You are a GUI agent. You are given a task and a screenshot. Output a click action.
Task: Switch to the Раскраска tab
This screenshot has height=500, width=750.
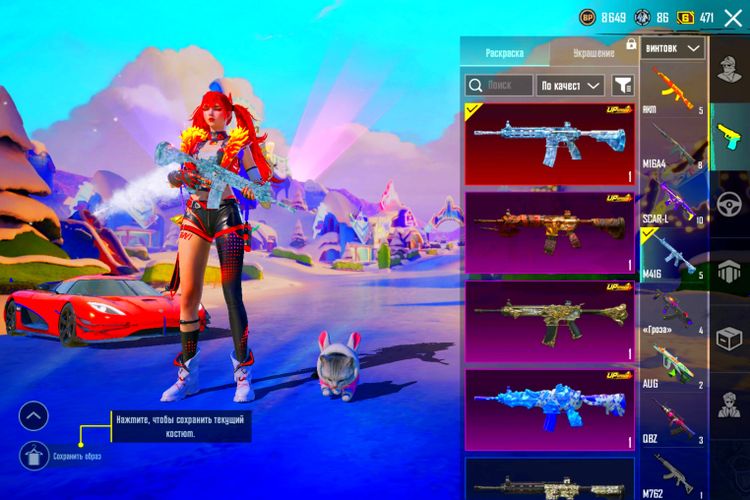coord(505,52)
